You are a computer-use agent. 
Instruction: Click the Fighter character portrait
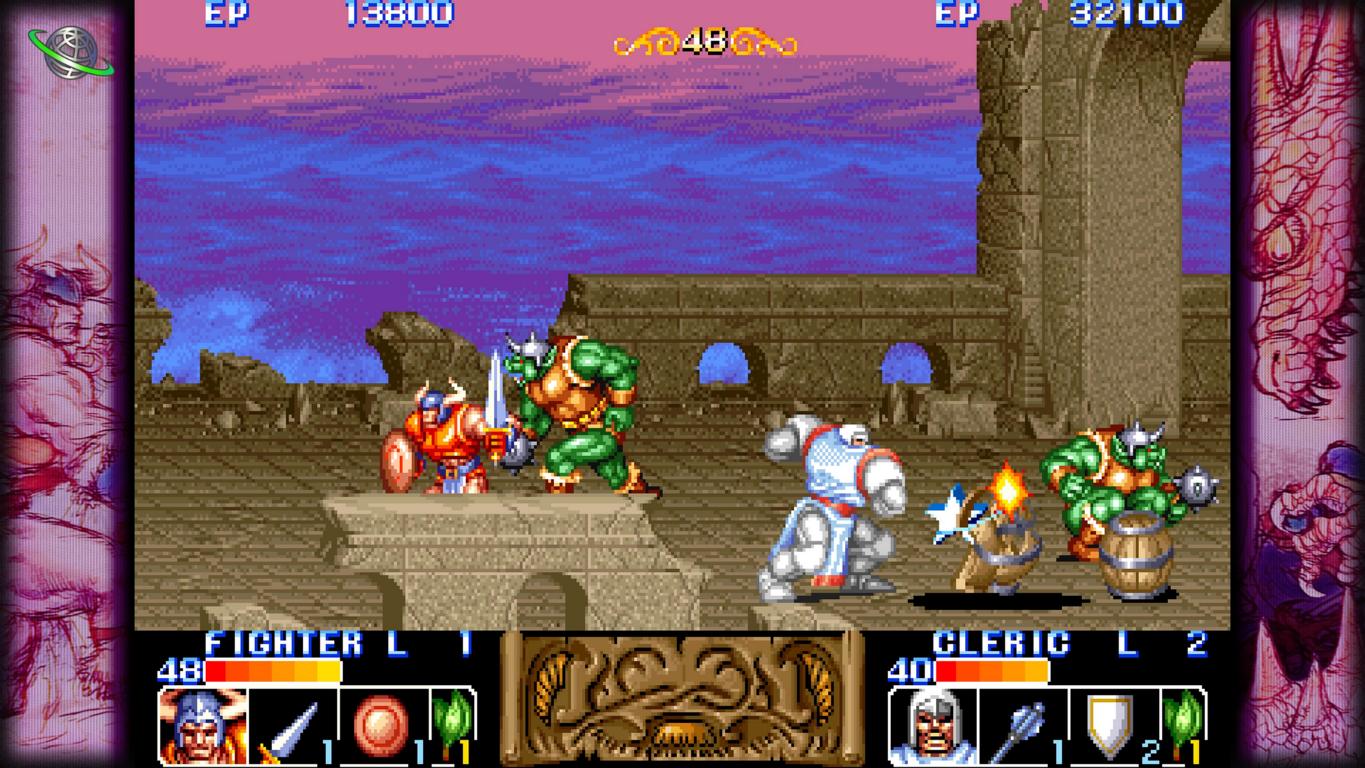(x=203, y=725)
